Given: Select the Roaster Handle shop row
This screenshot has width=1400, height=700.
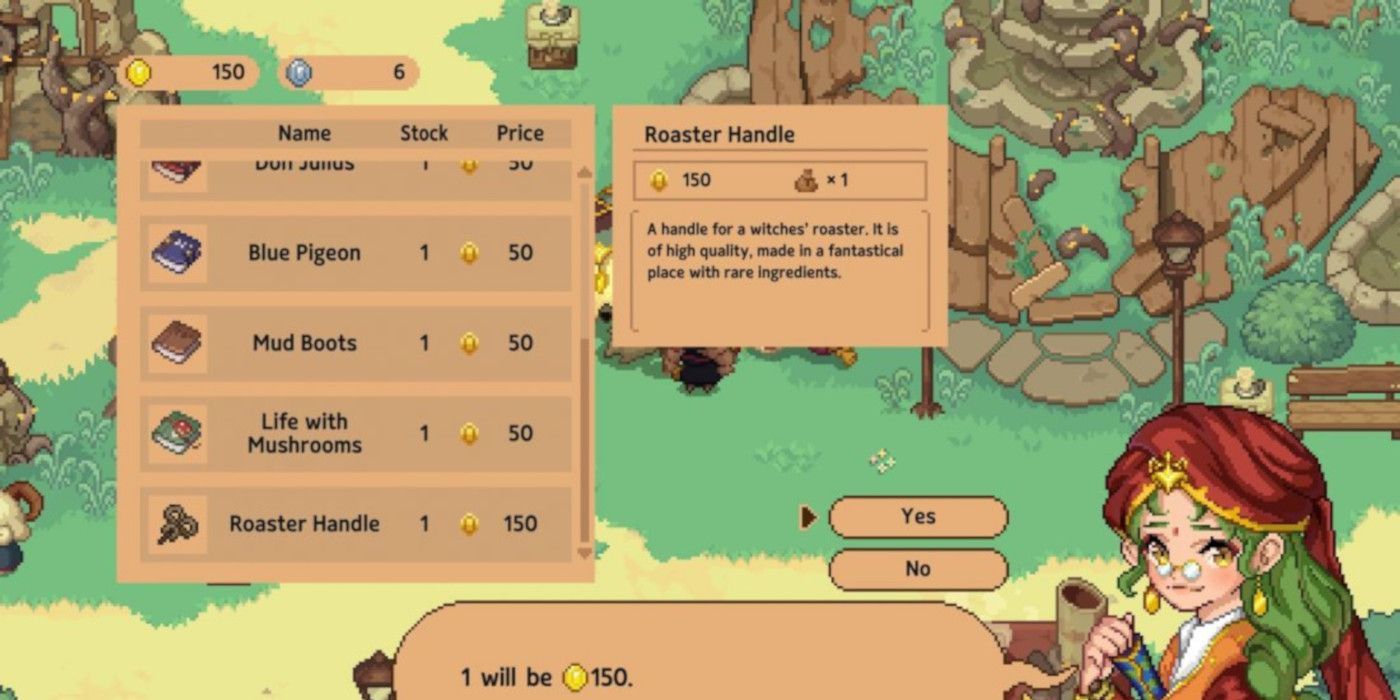Looking at the screenshot, I should (x=354, y=523).
